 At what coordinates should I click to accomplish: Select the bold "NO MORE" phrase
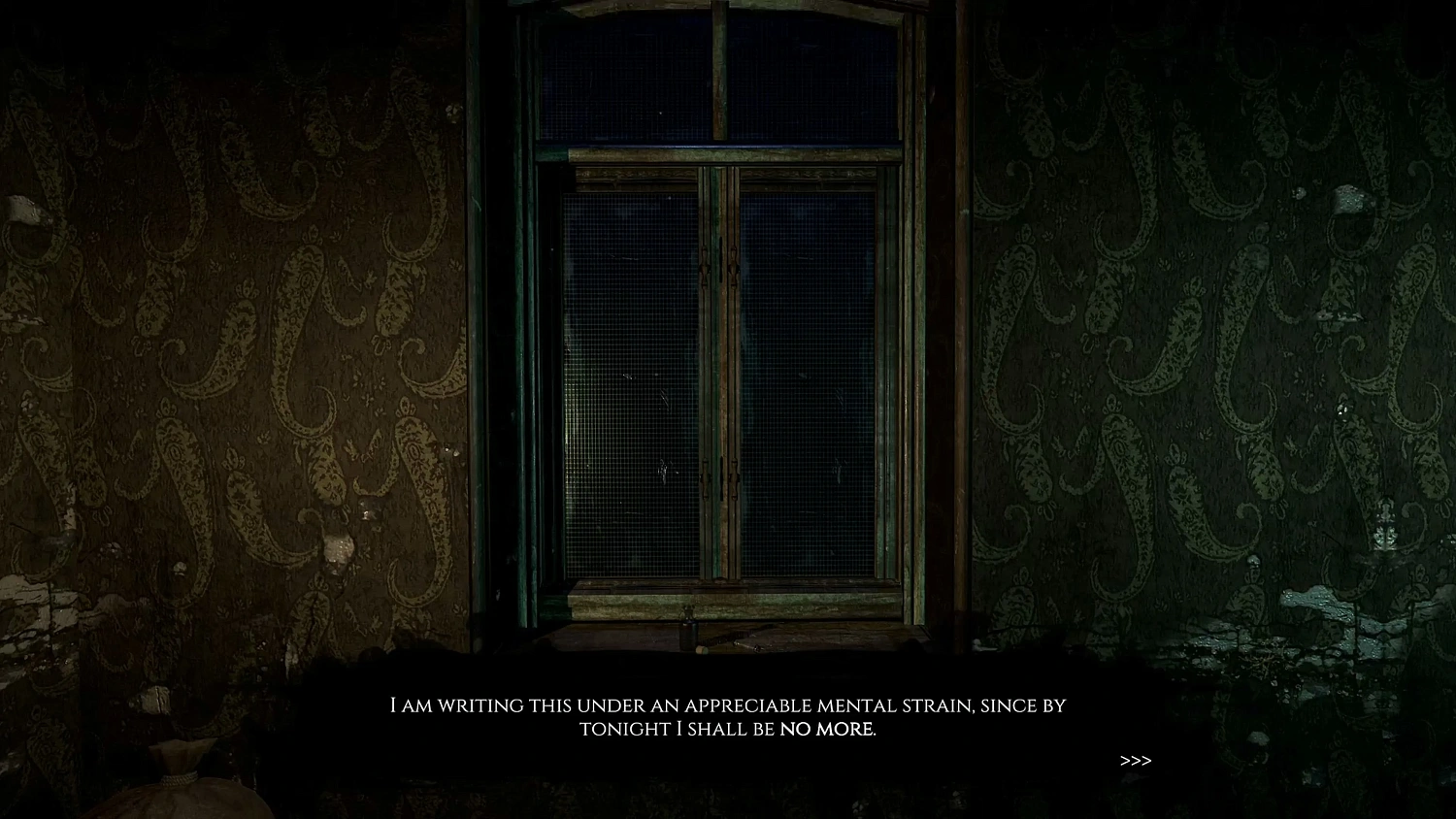[x=830, y=729]
